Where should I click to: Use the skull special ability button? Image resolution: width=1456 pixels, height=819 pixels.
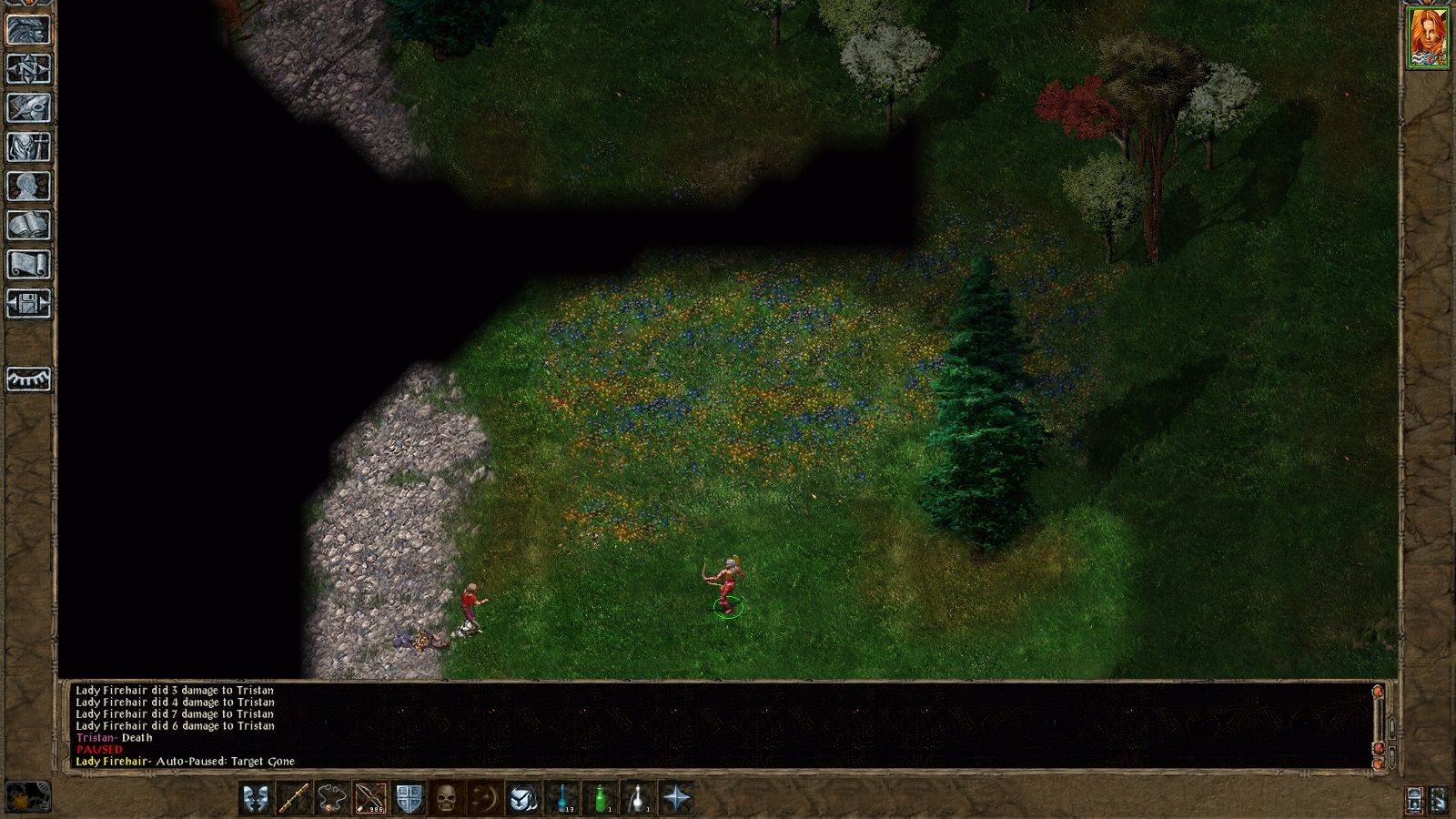(x=447, y=799)
